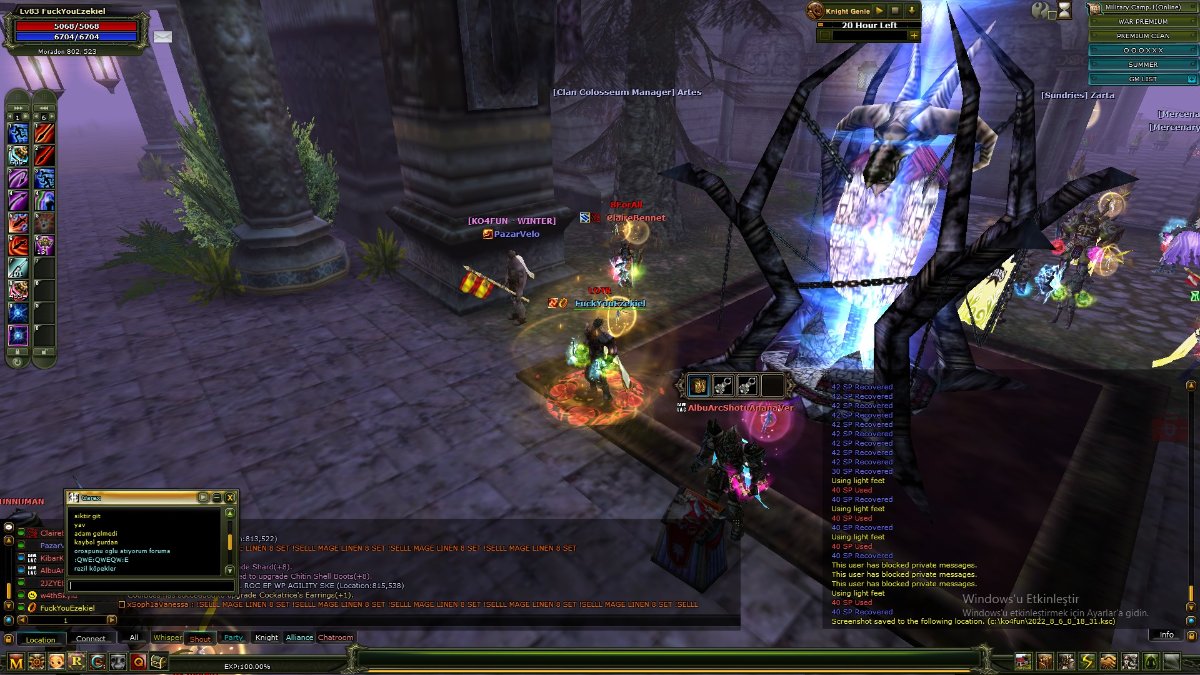
Task: Click the SUMMER event button
Action: [1143, 64]
